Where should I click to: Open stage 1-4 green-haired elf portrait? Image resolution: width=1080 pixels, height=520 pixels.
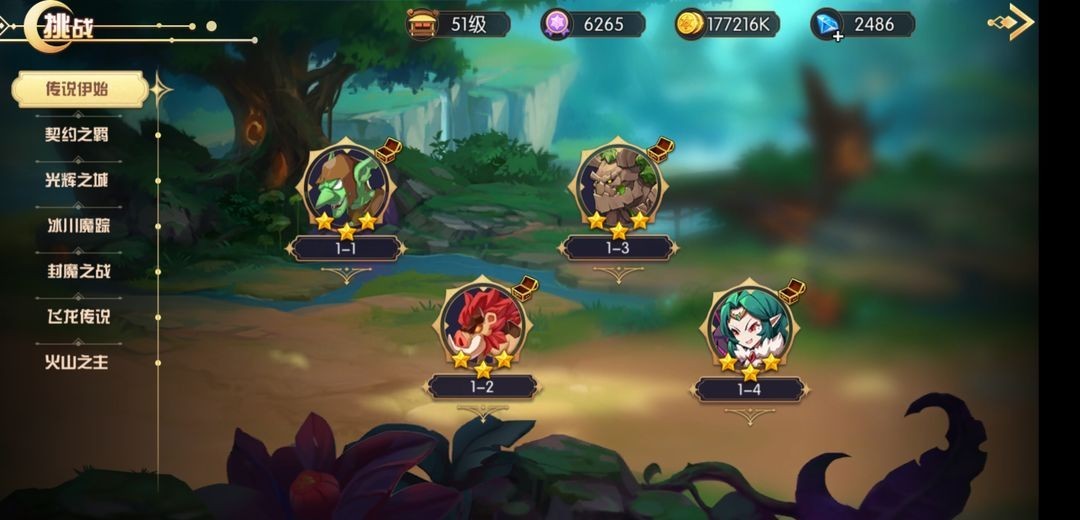(x=749, y=327)
